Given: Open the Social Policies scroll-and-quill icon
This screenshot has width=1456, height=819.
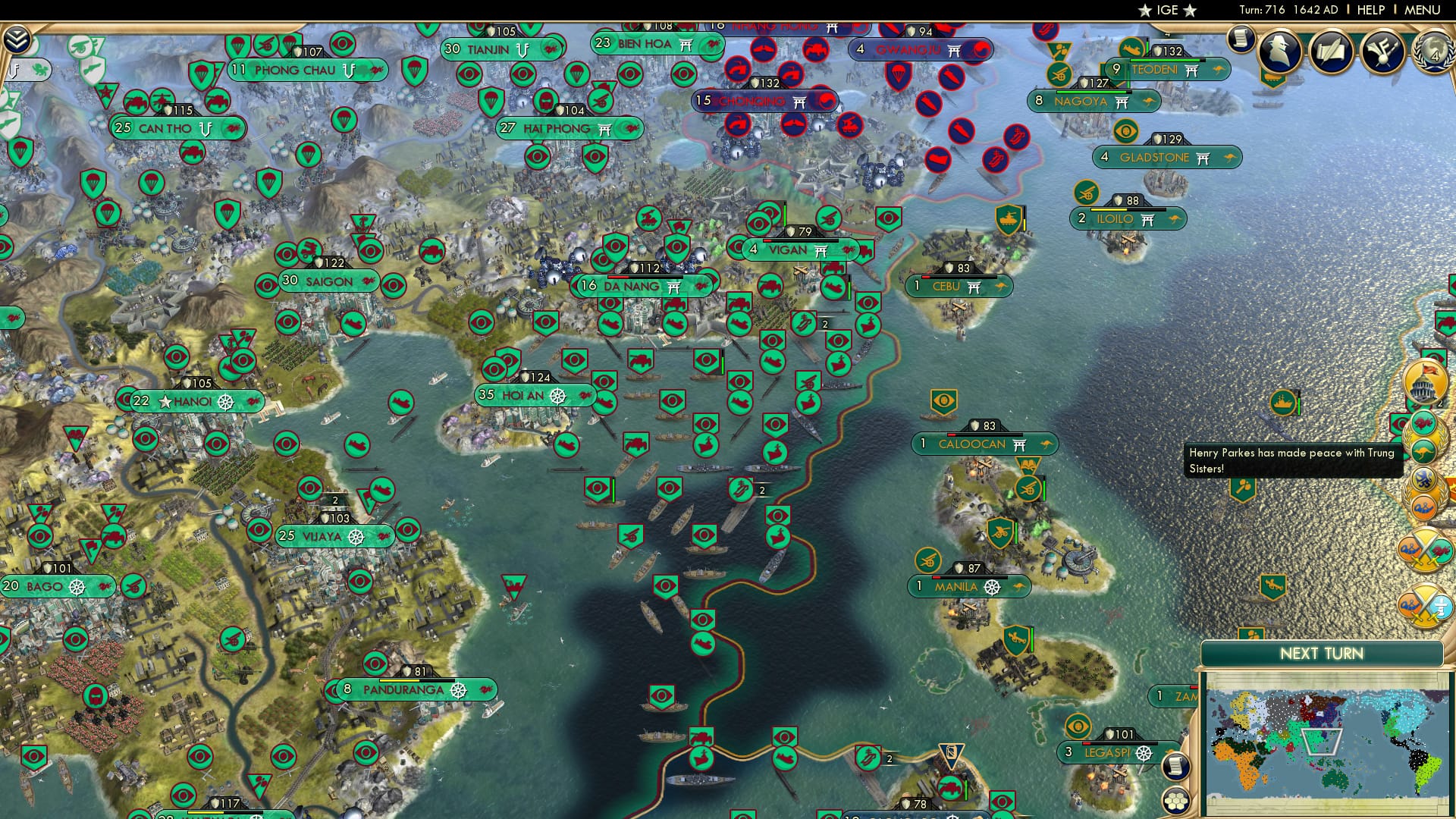Looking at the screenshot, I should tap(1331, 52).
